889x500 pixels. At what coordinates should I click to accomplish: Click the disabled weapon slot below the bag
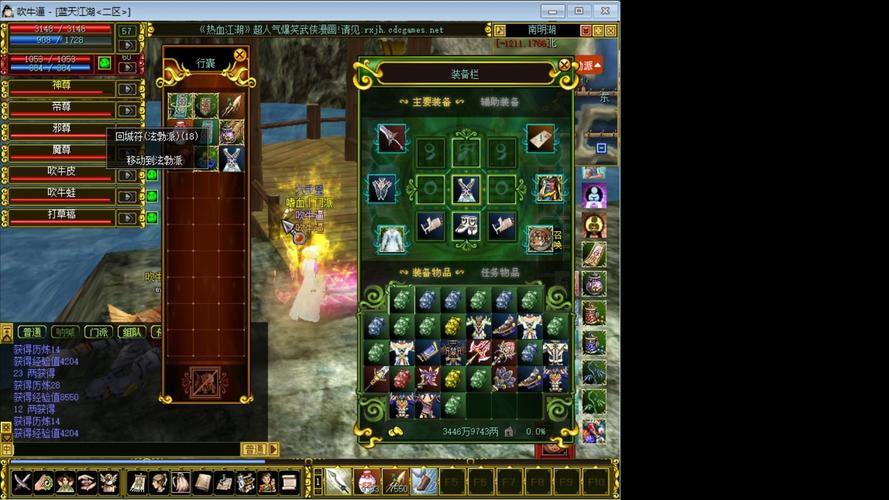click(x=205, y=381)
